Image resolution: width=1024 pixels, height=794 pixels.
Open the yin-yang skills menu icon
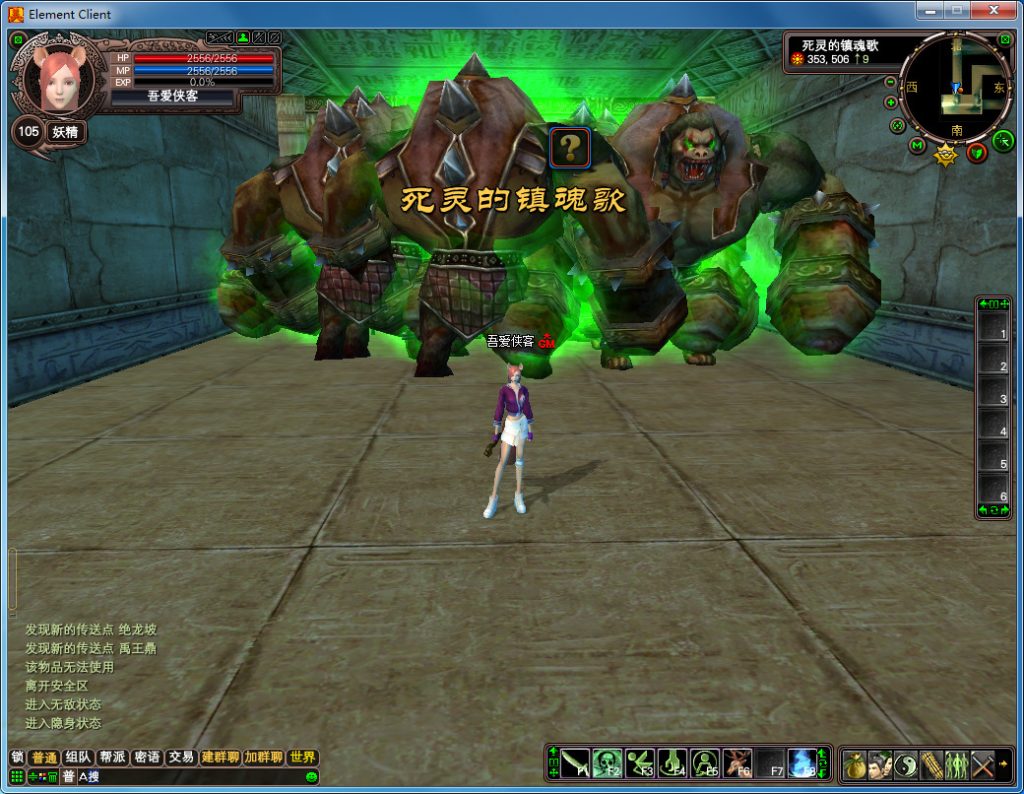906,765
